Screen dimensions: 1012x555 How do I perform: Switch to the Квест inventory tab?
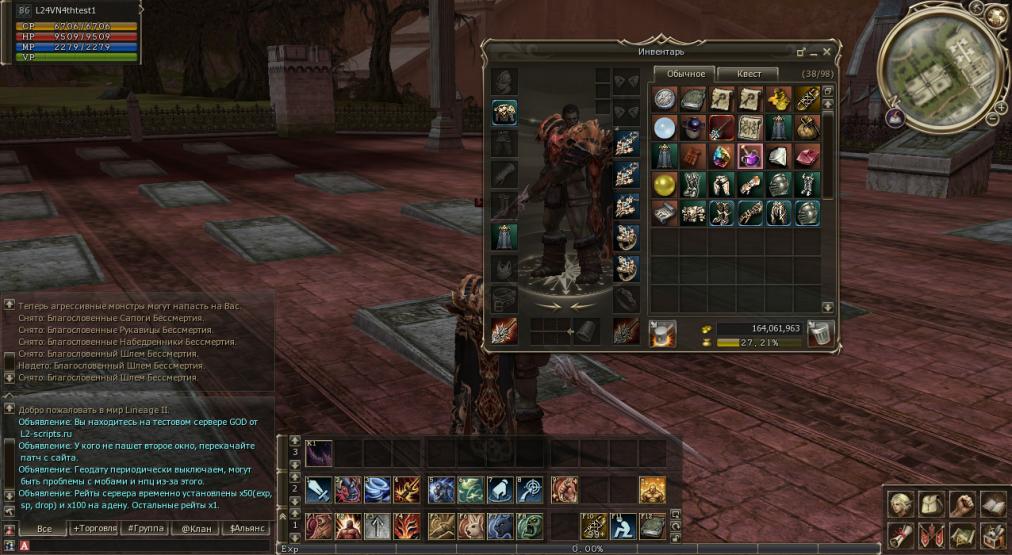pos(749,74)
